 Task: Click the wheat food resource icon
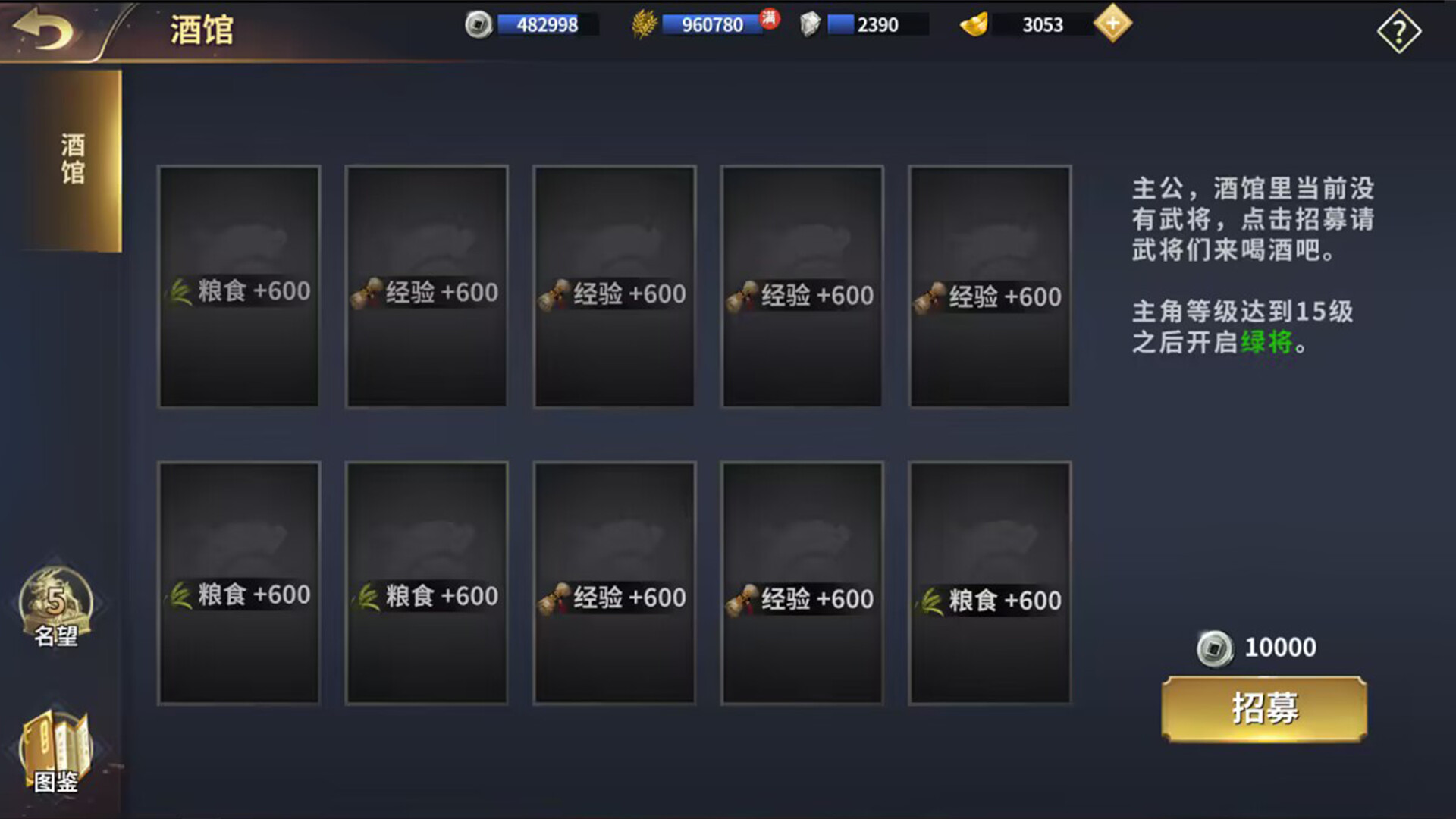pos(644,24)
